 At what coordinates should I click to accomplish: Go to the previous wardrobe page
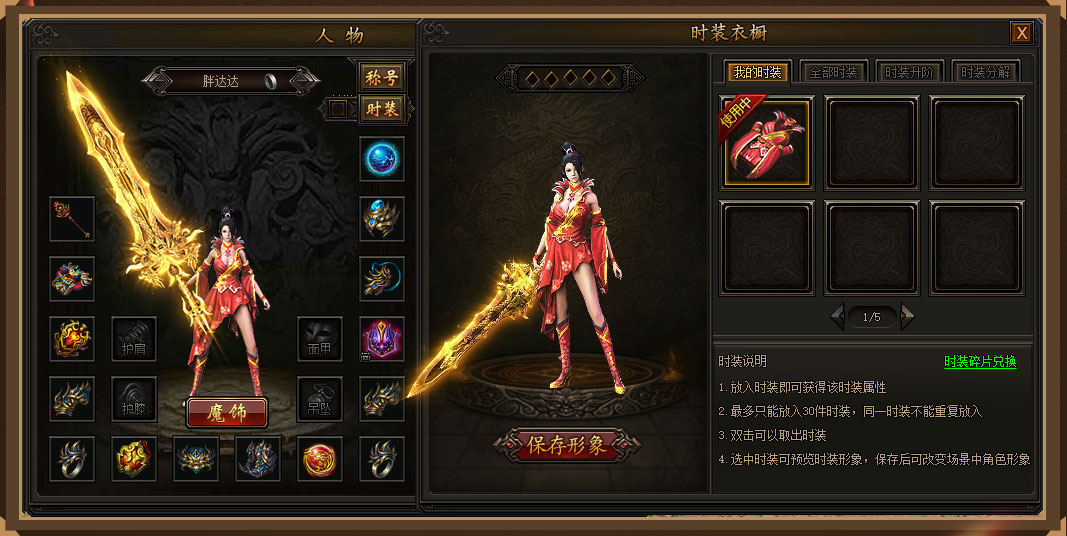tap(837, 317)
